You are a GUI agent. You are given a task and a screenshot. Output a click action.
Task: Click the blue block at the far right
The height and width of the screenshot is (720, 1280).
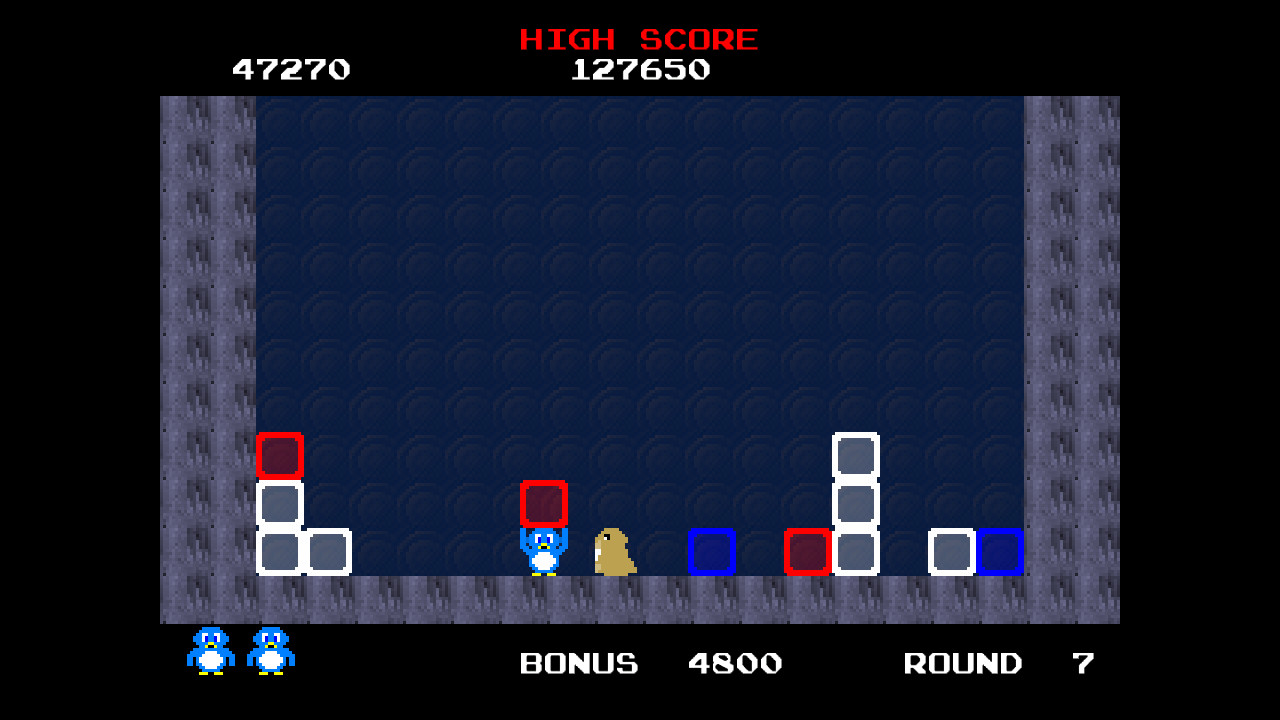1000,551
